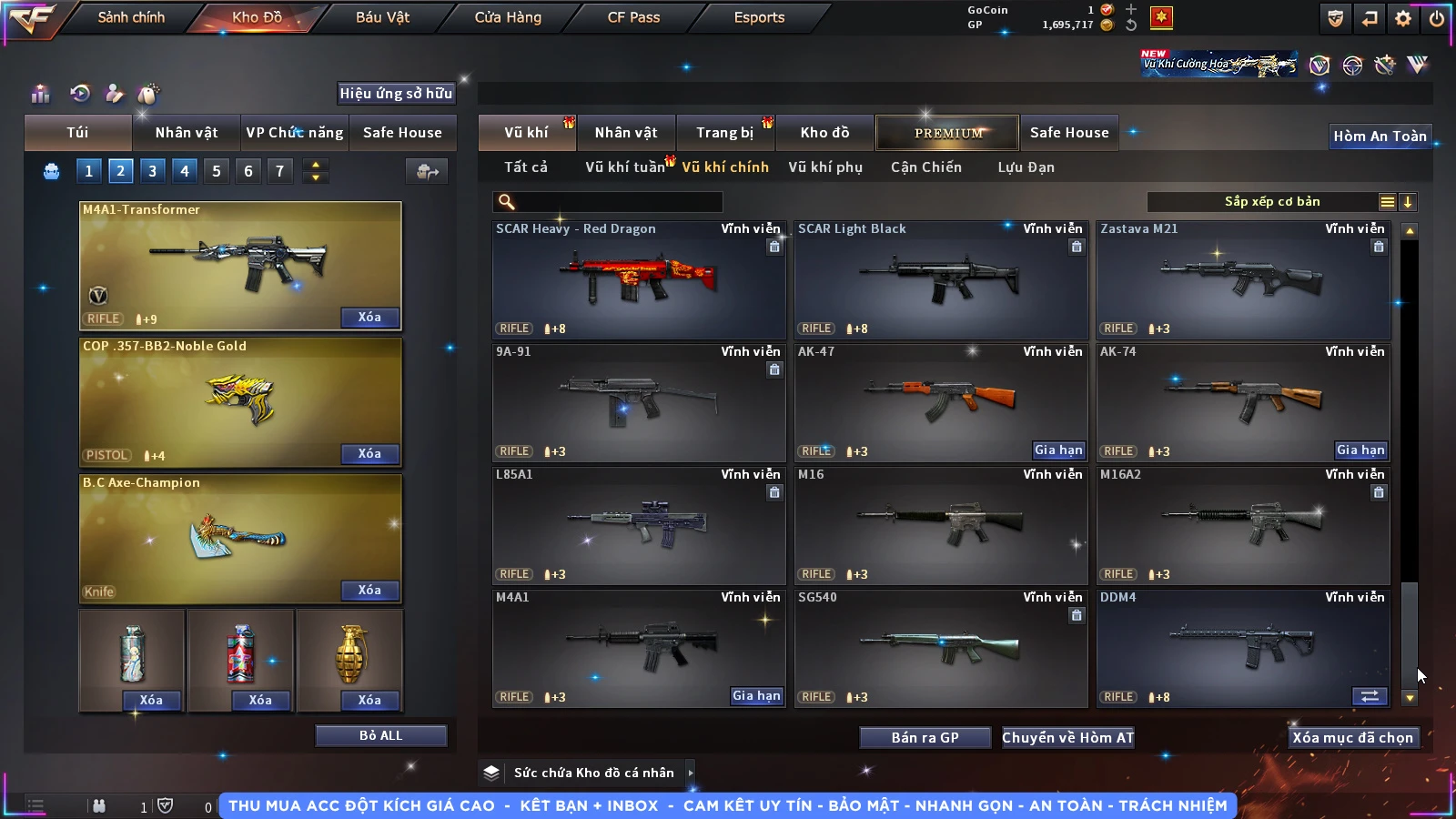The height and width of the screenshot is (819, 1456).
Task: Go to the Cửa Hàng shop
Action: click(508, 17)
